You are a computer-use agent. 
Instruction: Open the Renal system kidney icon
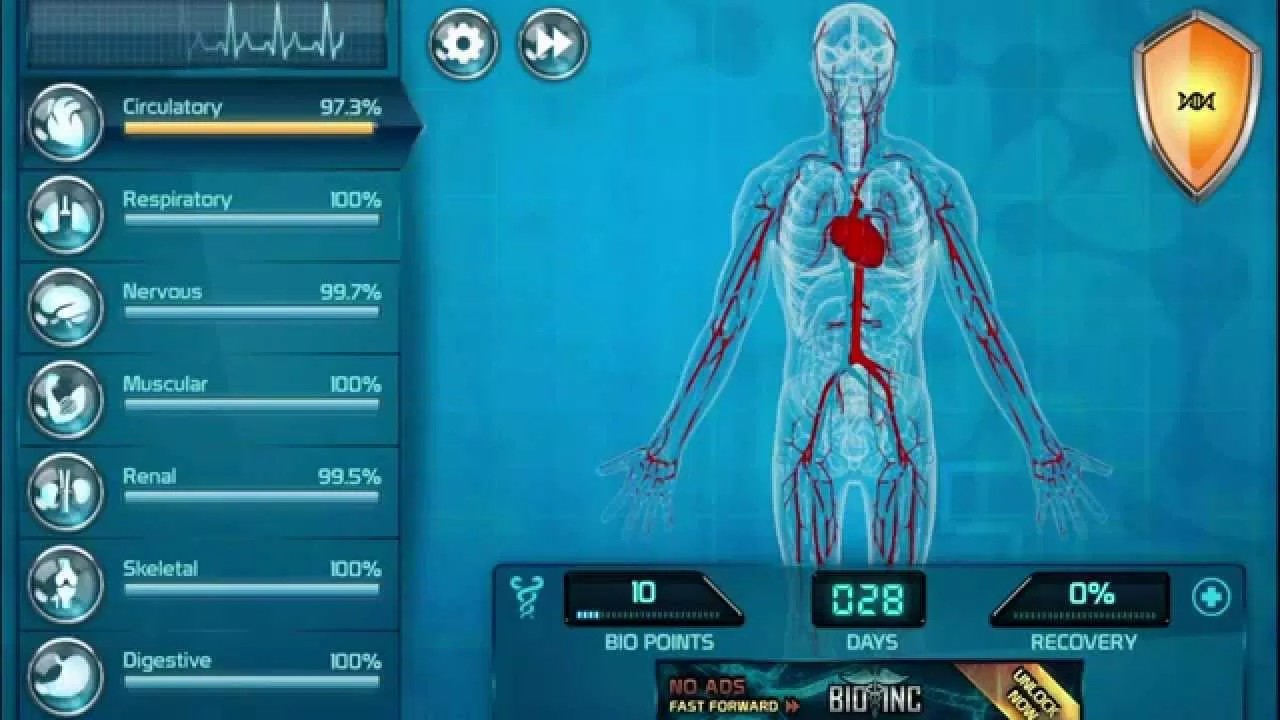pos(62,490)
